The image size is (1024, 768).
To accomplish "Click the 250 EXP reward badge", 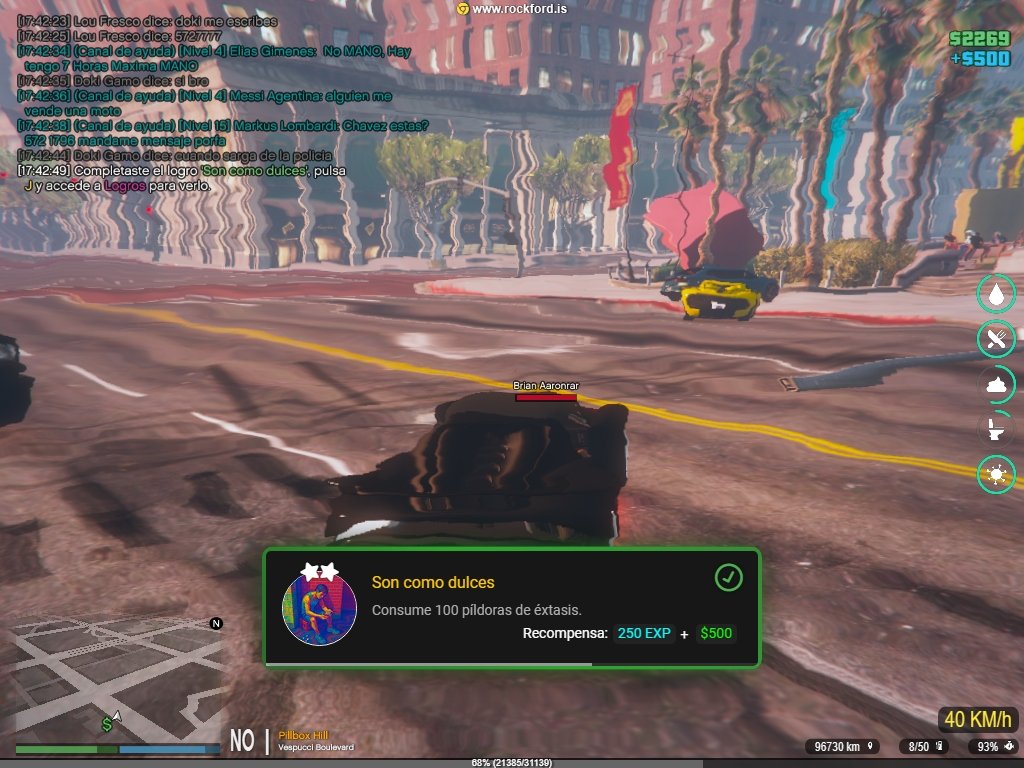I will point(644,633).
